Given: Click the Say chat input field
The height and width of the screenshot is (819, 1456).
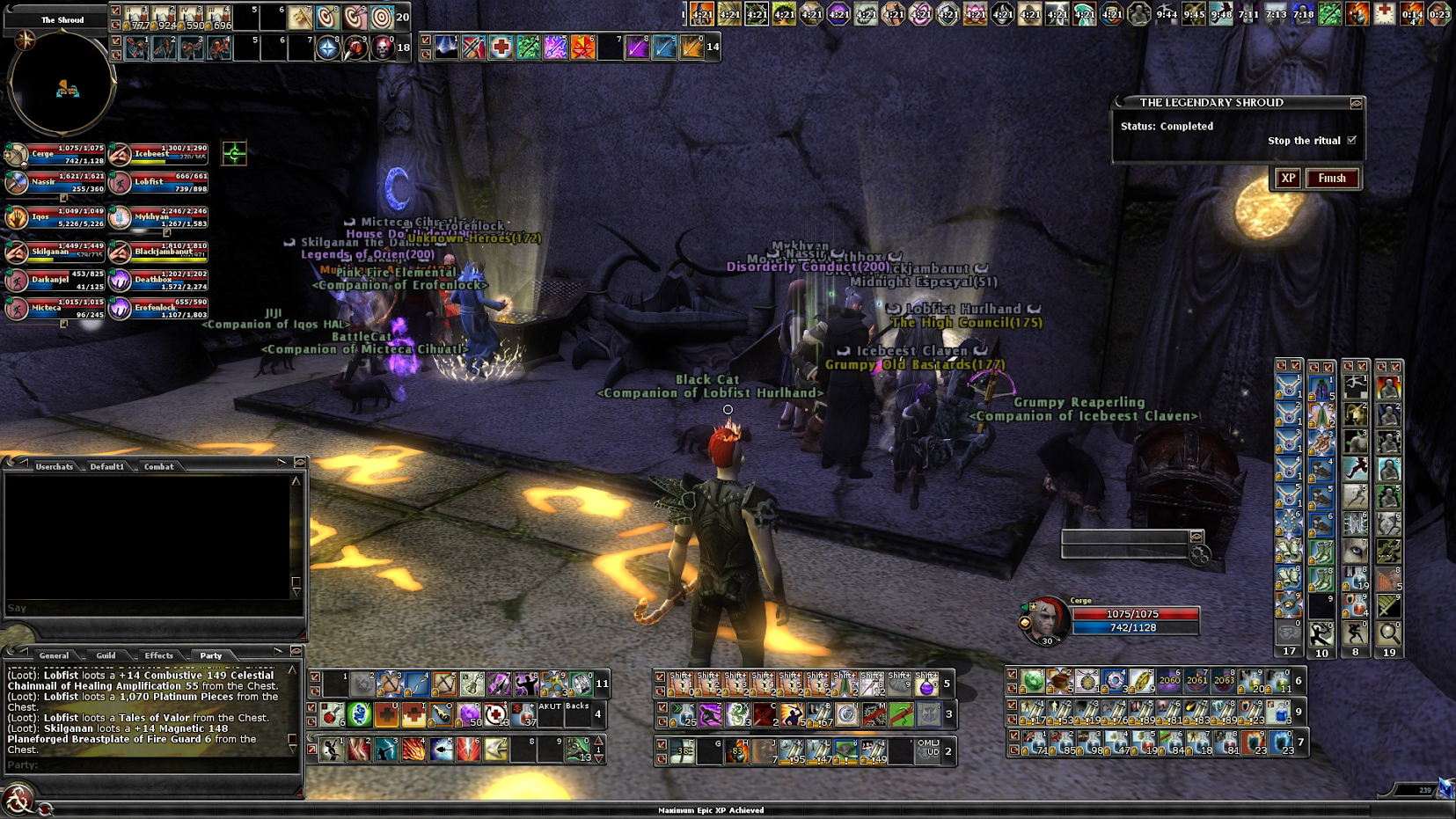Looking at the screenshot, I should pyautogui.click(x=150, y=608).
